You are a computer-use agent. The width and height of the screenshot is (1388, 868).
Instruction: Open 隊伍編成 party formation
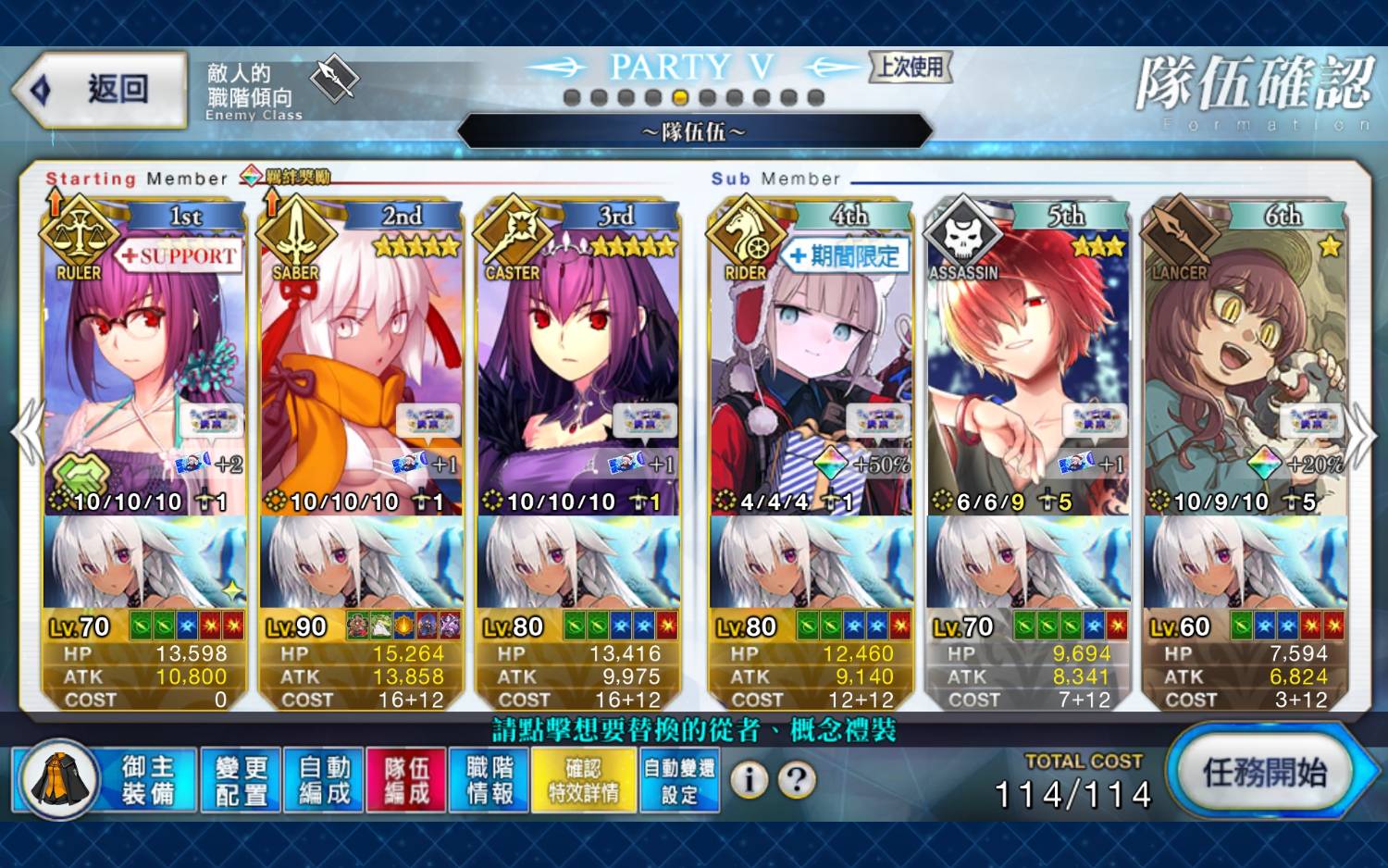406,780
